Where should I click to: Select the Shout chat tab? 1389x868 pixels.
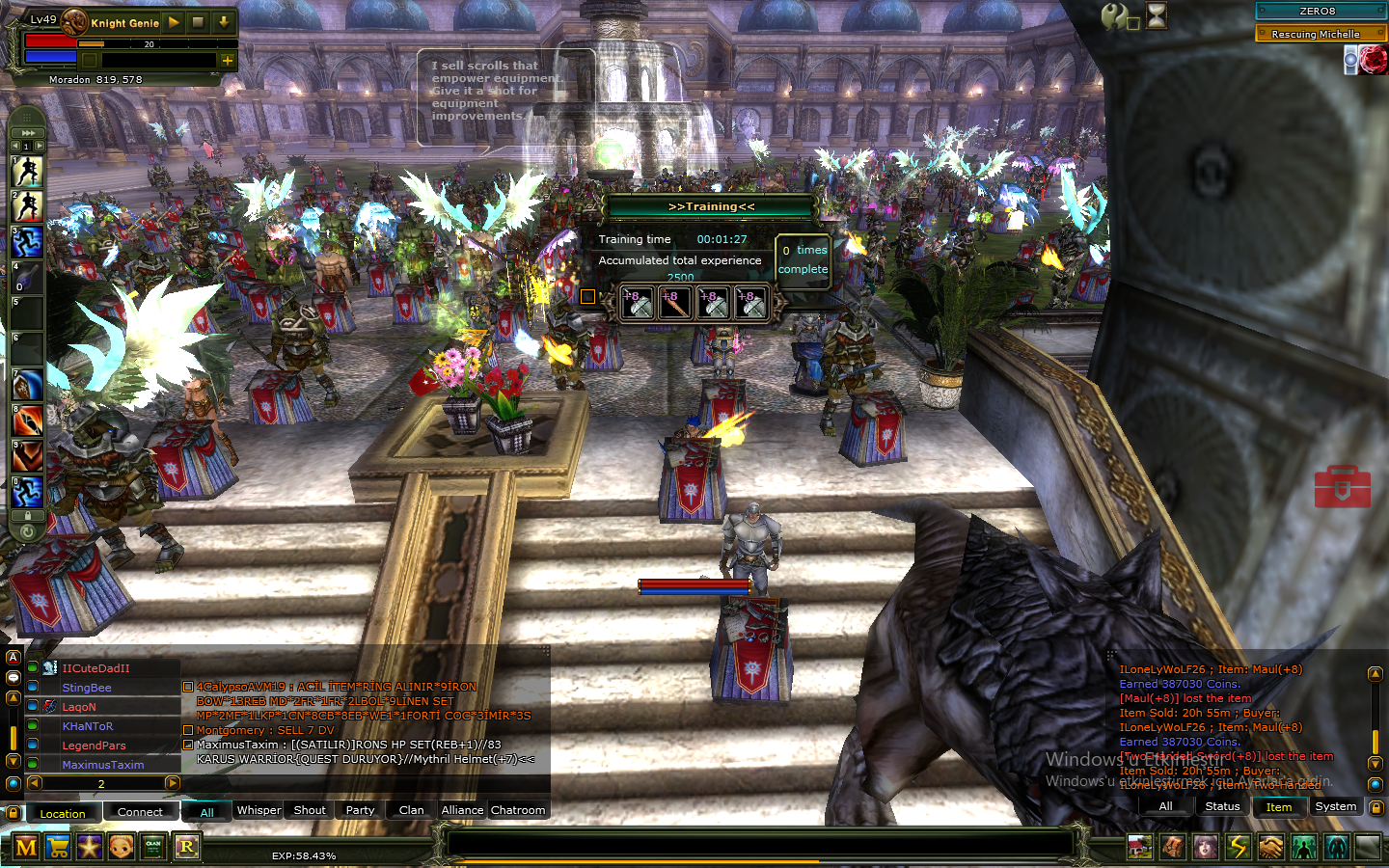tap(309, 810)
